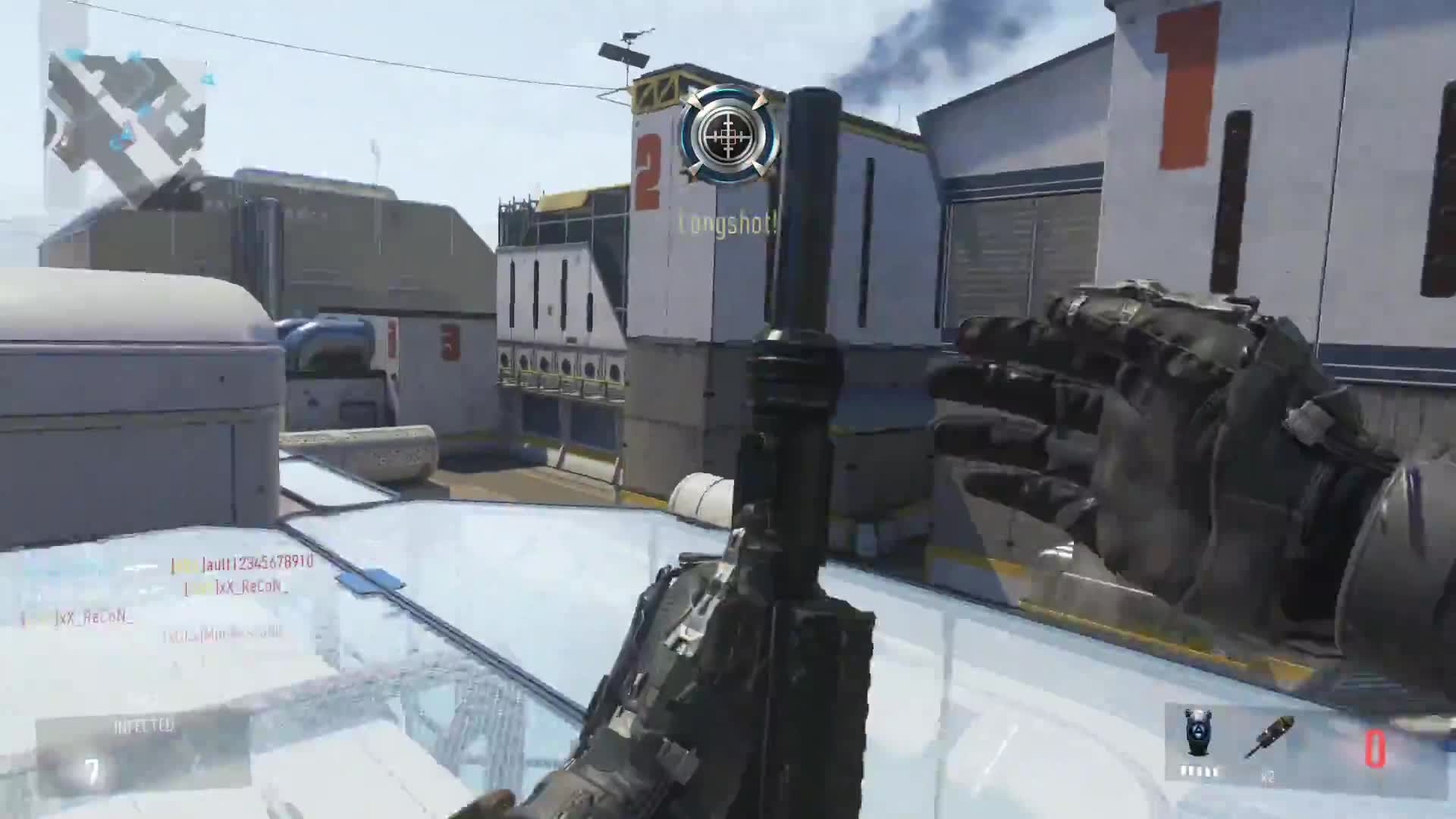Screen dimensions: 1456x819
Task: Toggle the grenade x2 count indicator
Action: pos(1268,777)
